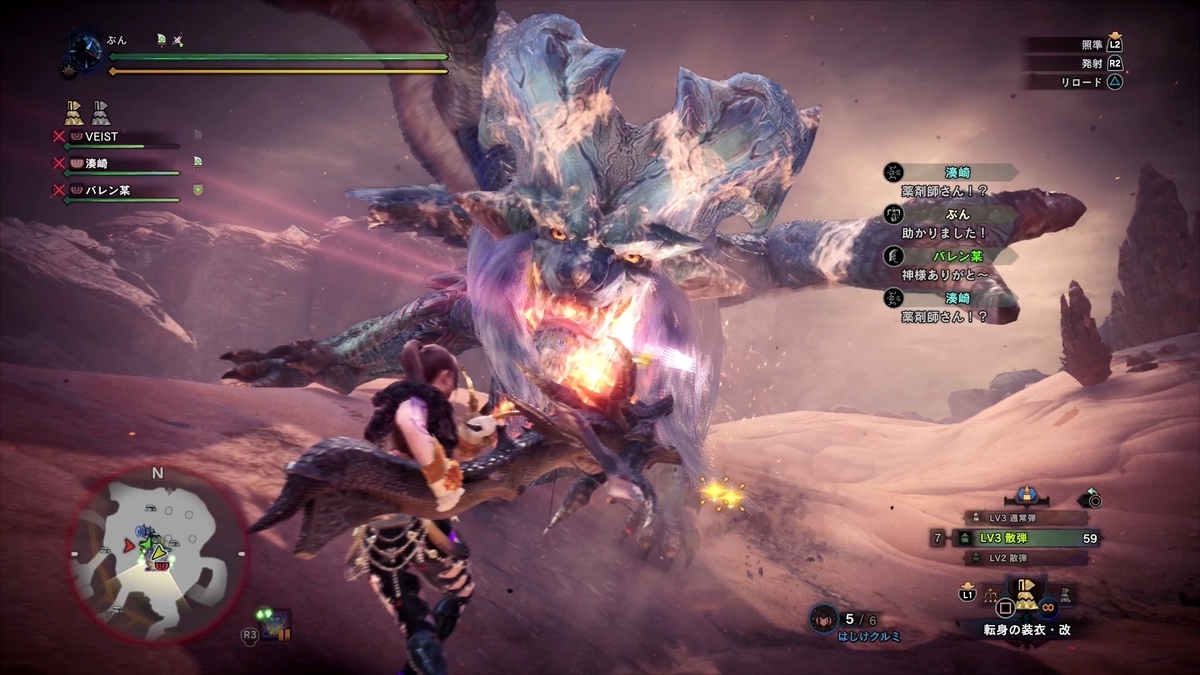The width and height of the screenshot is (1200, 675).
Task: Click the はじけクルミ slinger ammo icon
Action: [824, 617]
